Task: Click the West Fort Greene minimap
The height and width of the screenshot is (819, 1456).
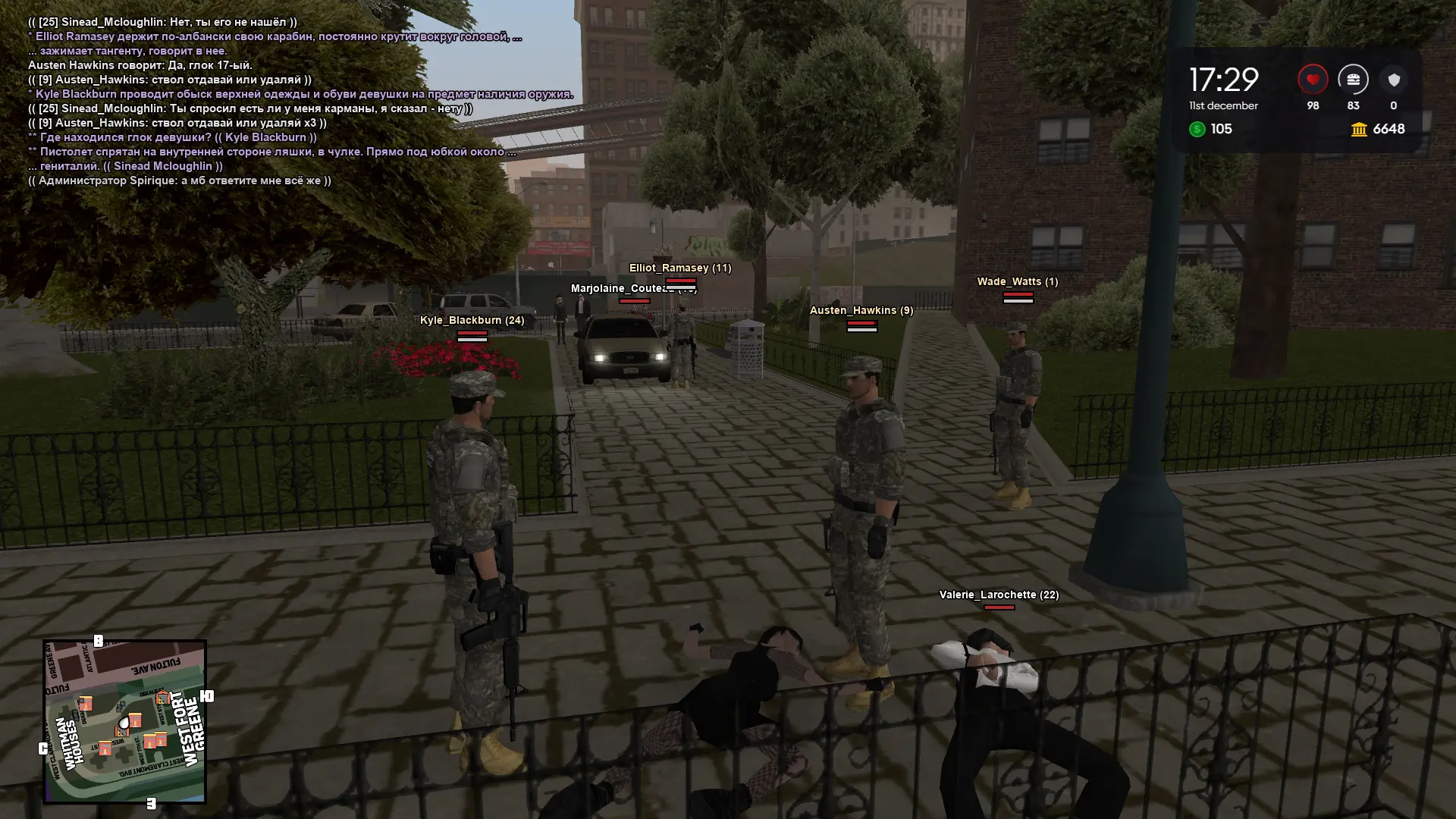Action: [x=124, y=721]
